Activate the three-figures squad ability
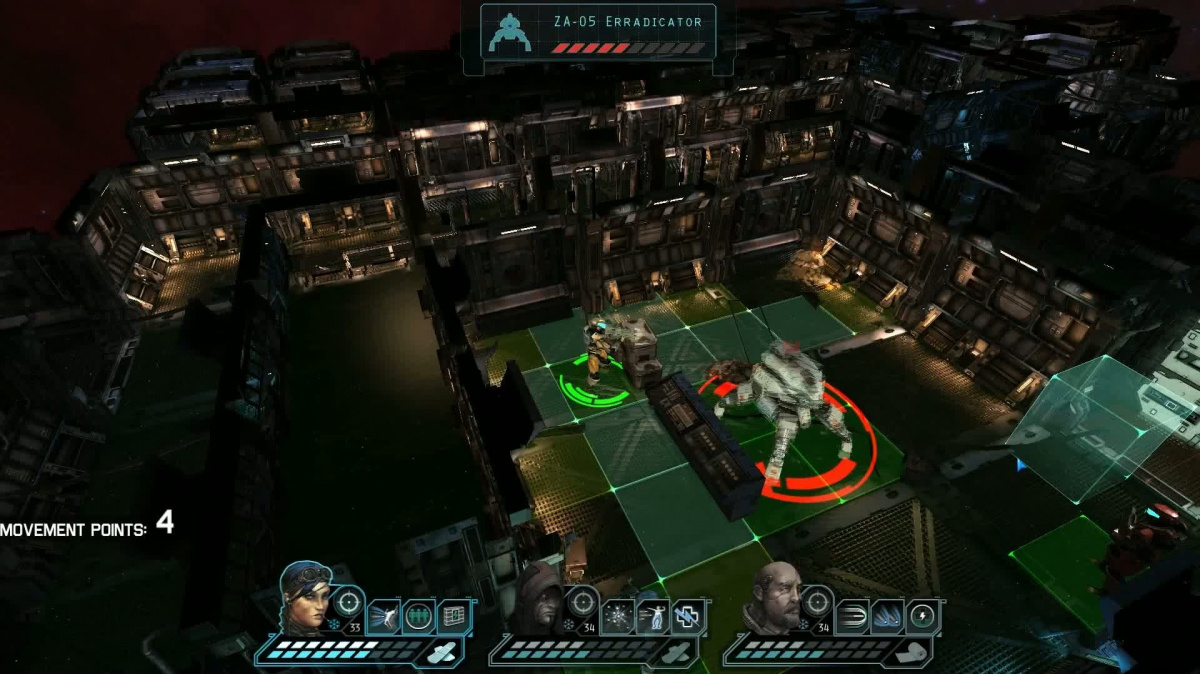The height and width of the screenshot is (674, 1200). (418, 617)
